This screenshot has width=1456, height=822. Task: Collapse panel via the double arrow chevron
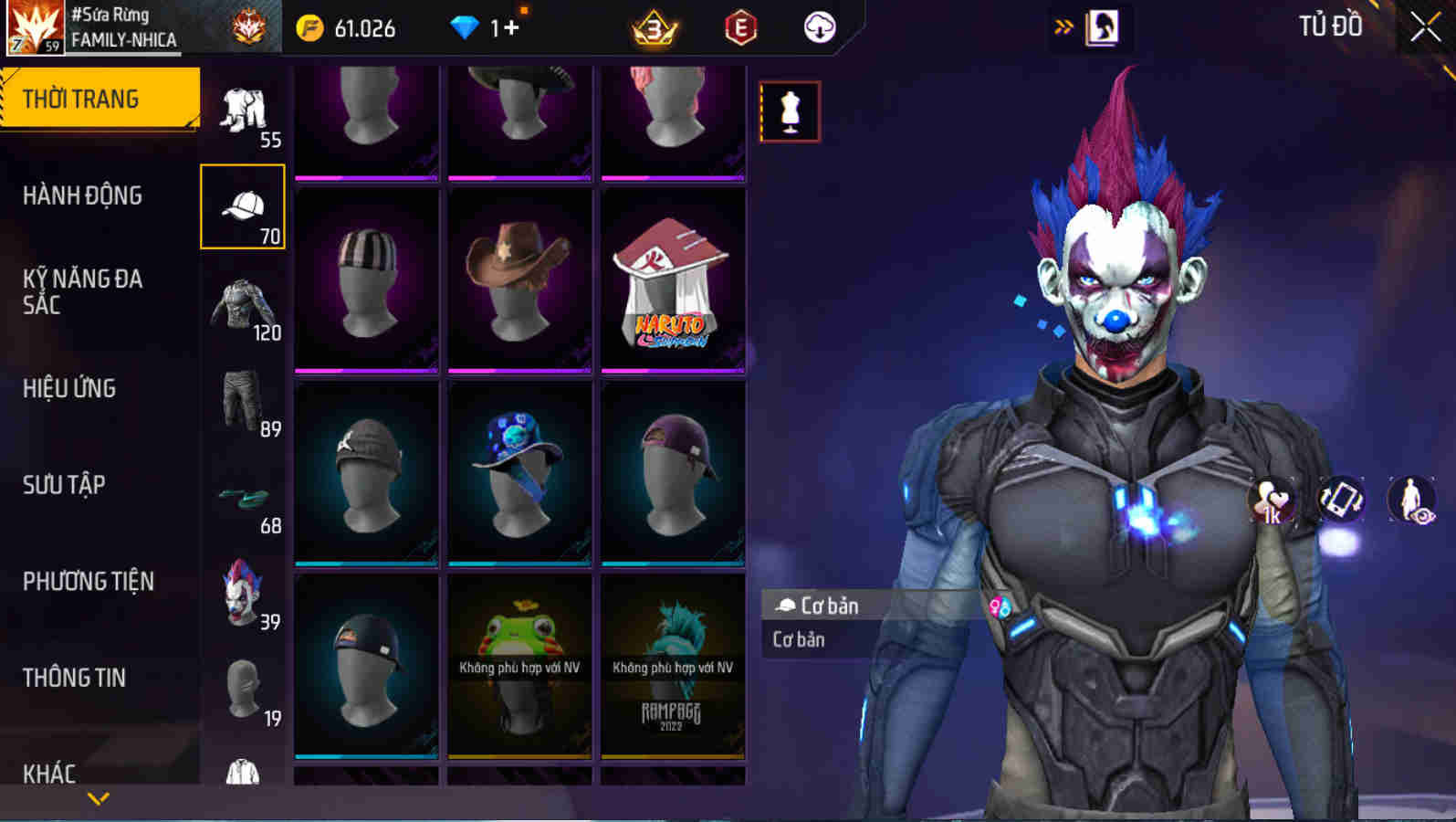1062,26
